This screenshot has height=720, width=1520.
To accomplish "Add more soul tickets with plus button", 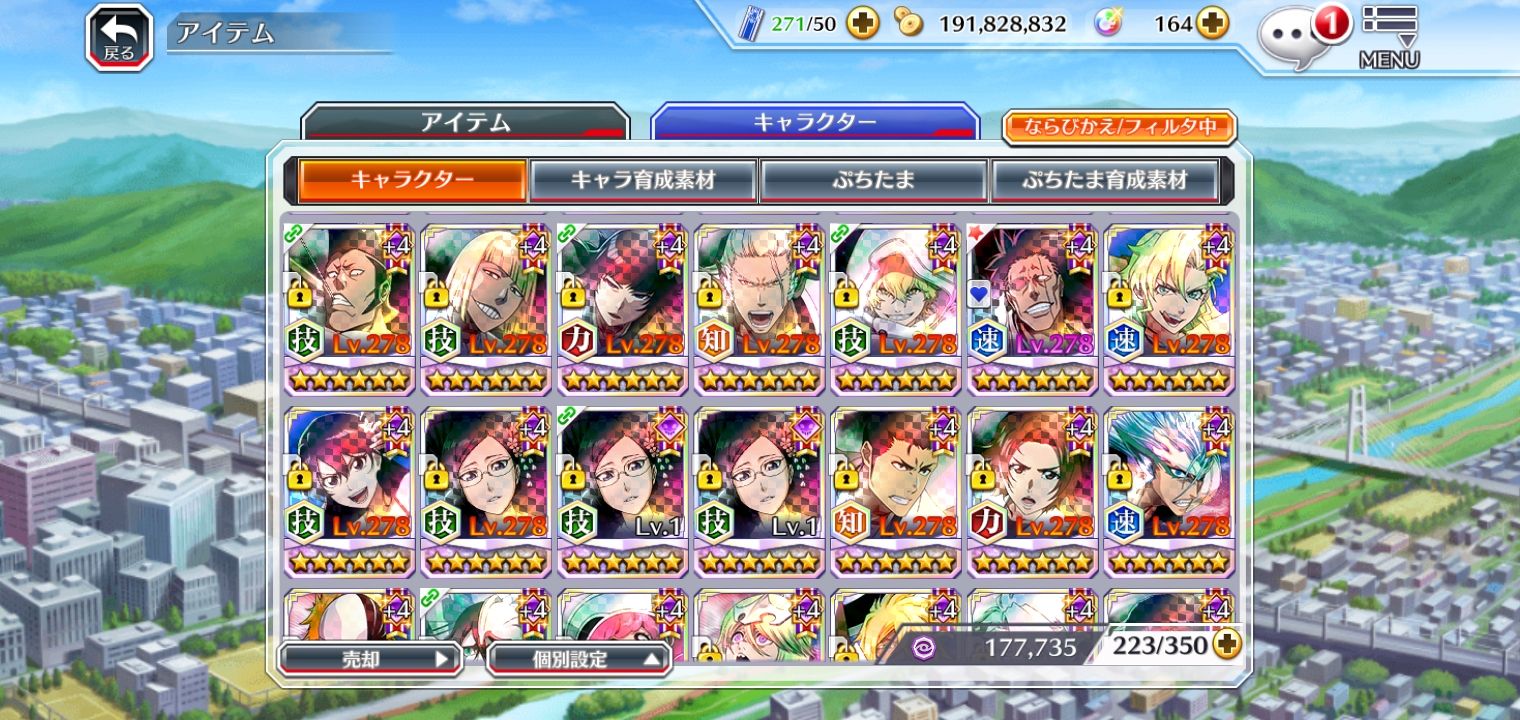I will click(862, 24).
